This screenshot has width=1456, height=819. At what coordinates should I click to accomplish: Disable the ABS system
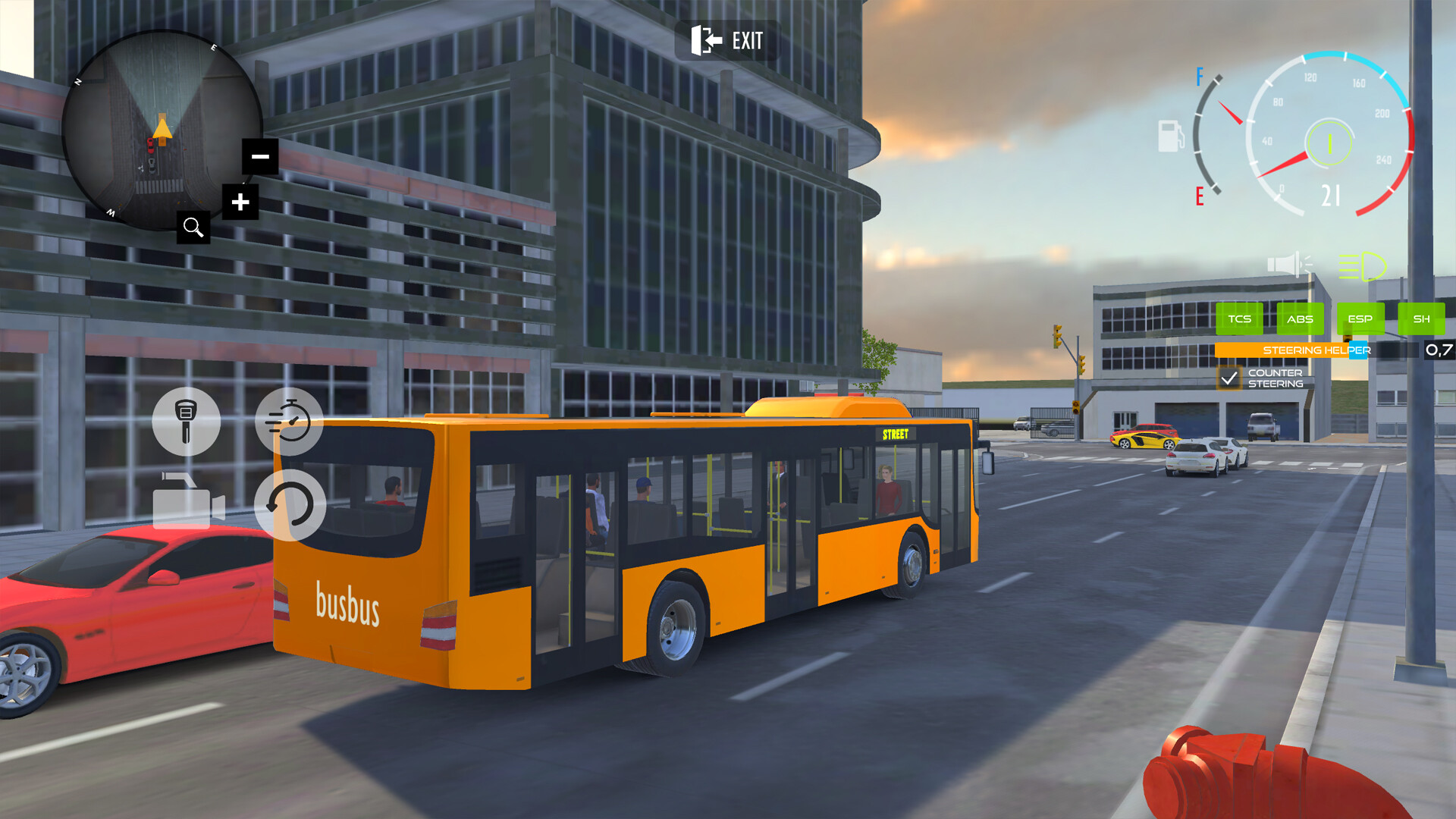(x=1300, y=319)
